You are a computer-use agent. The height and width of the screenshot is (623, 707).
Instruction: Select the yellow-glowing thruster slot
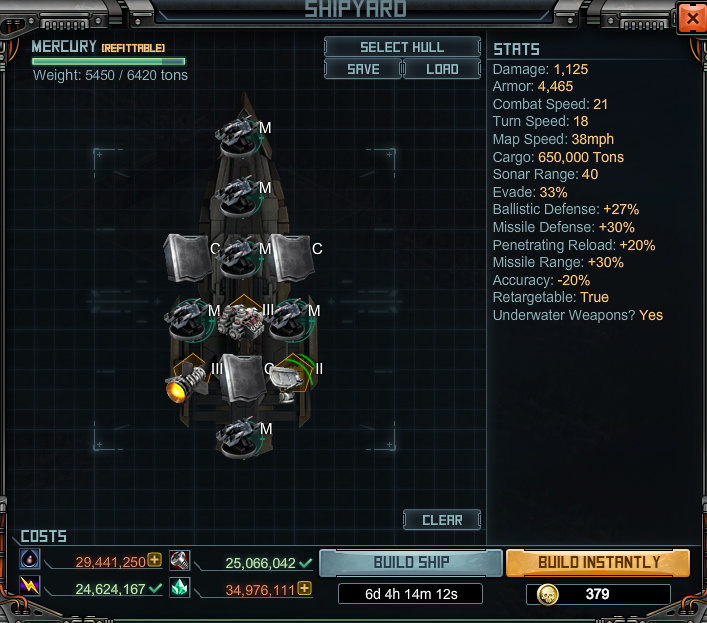click(187, 382)
